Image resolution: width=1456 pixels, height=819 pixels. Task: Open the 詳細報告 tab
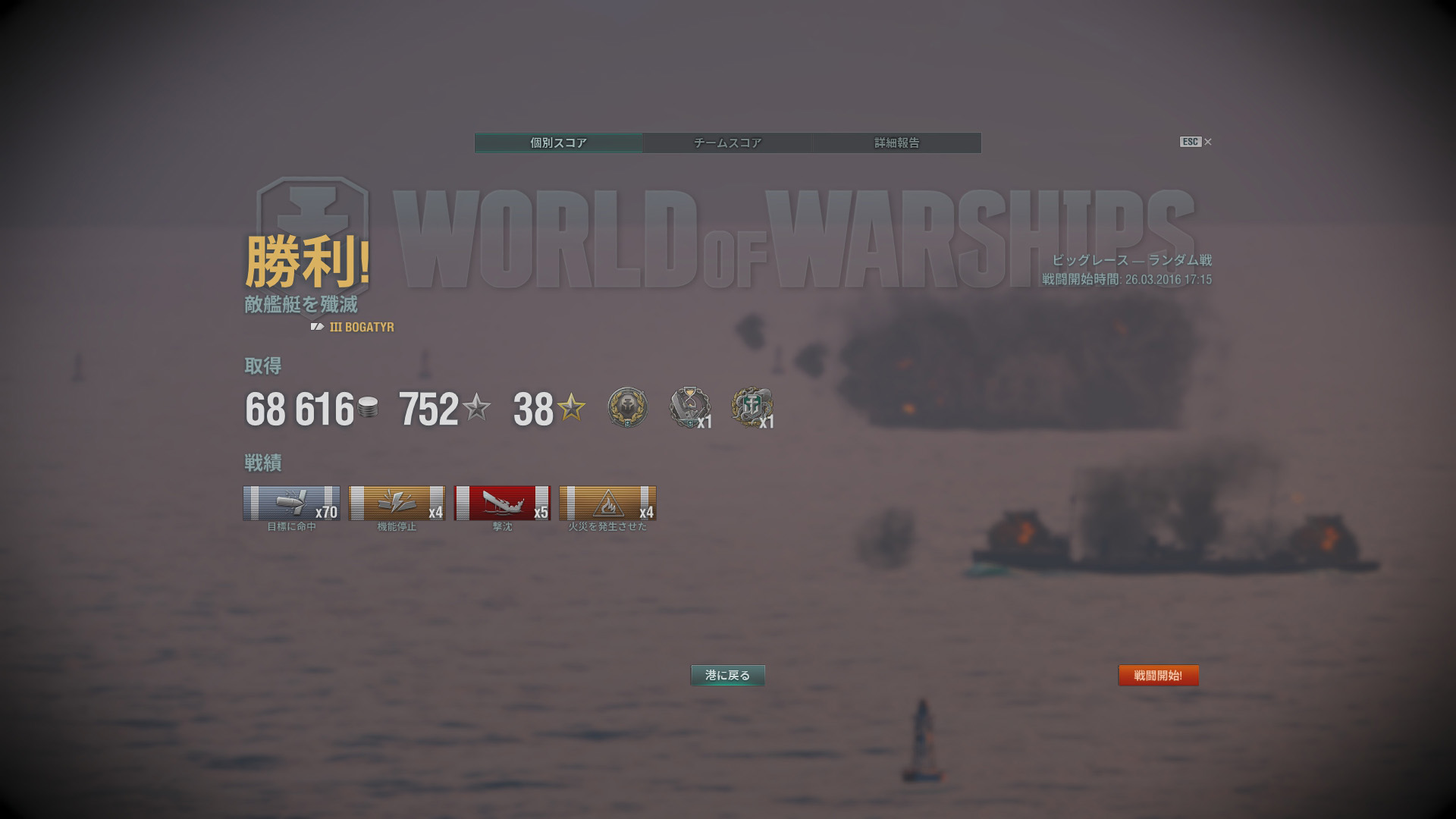(896, 143)
